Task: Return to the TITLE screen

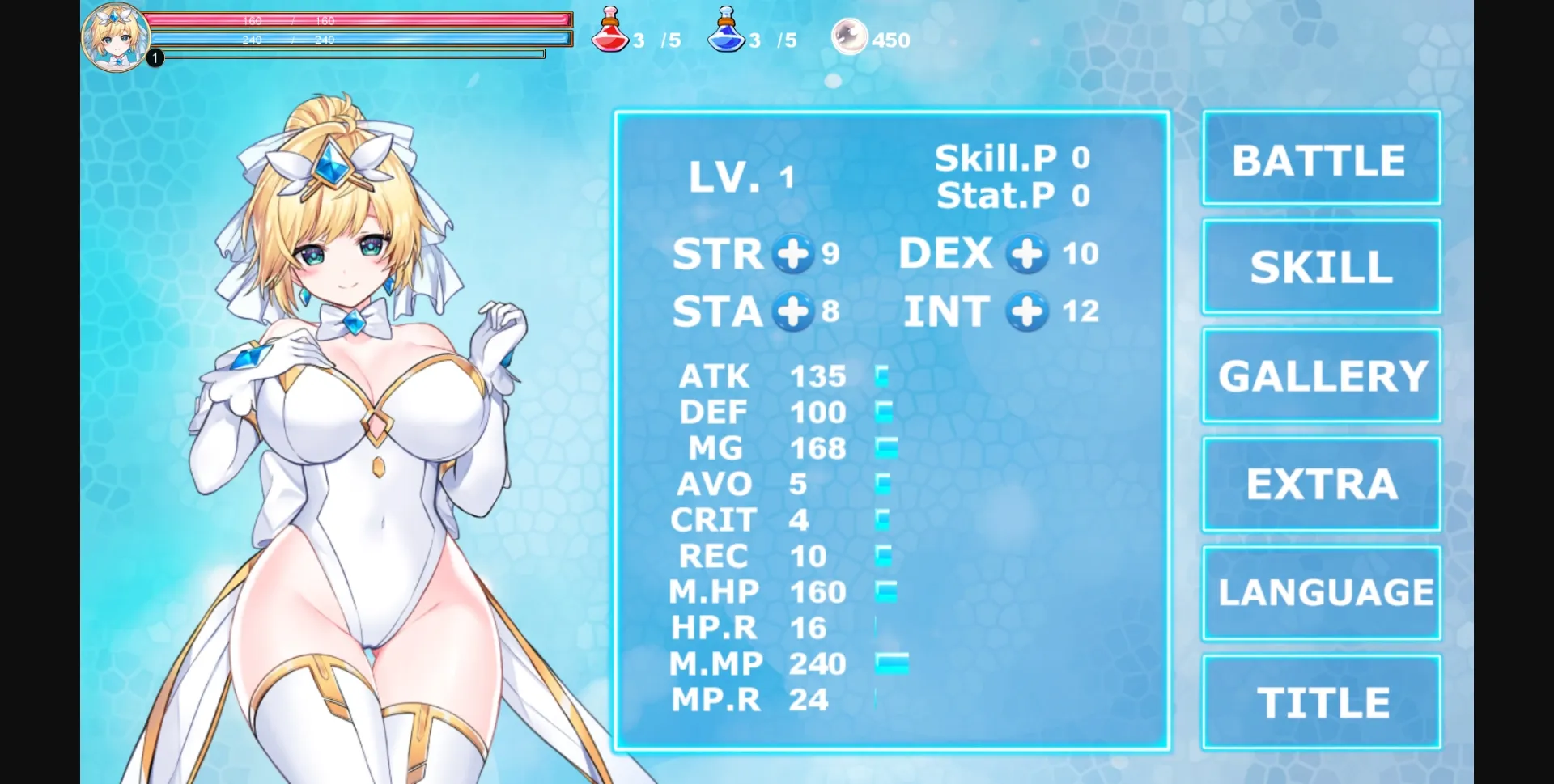Action: coord(1321,701)
